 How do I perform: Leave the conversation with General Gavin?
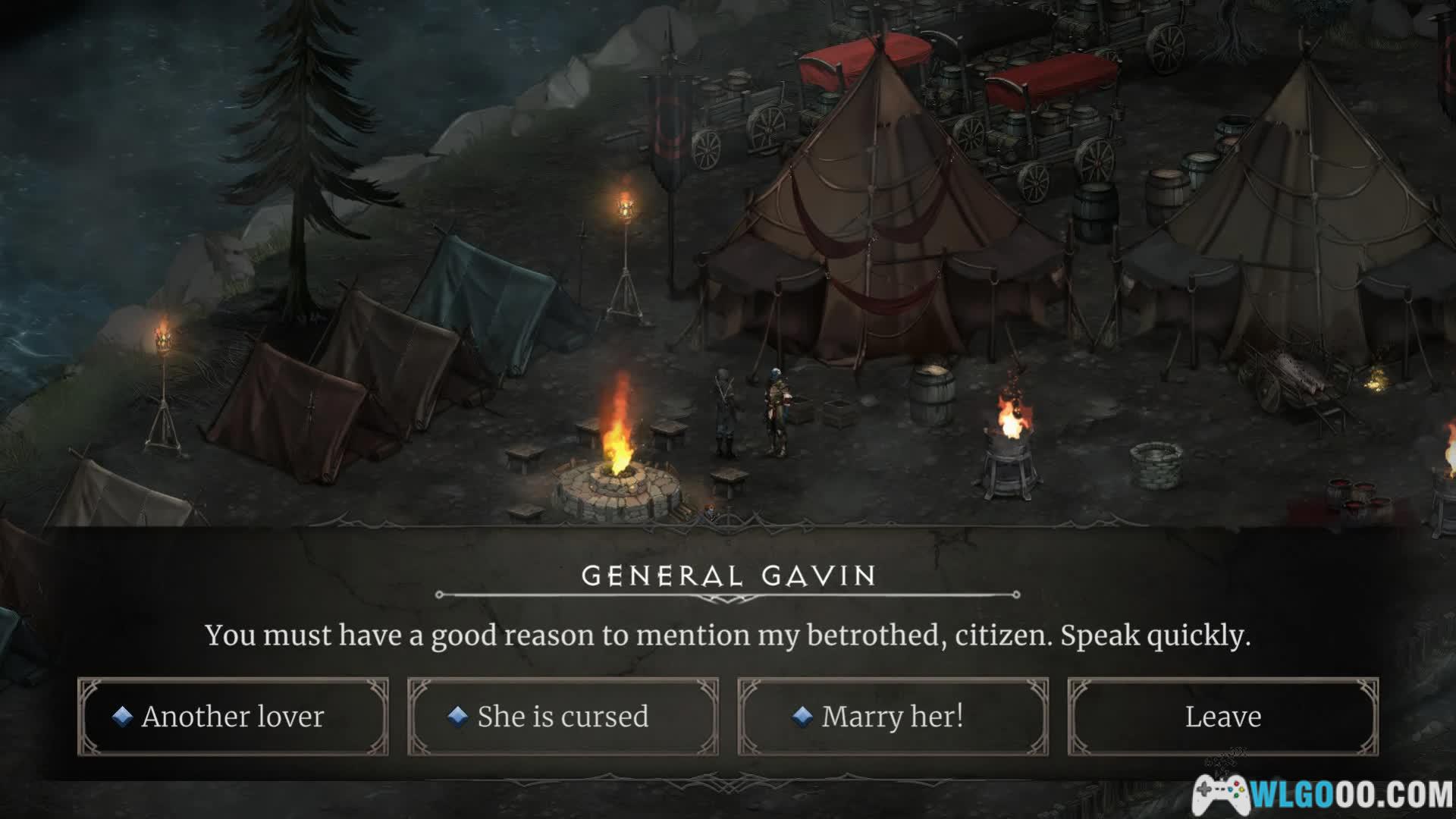pyautogui.click(x=1222, y=717)
